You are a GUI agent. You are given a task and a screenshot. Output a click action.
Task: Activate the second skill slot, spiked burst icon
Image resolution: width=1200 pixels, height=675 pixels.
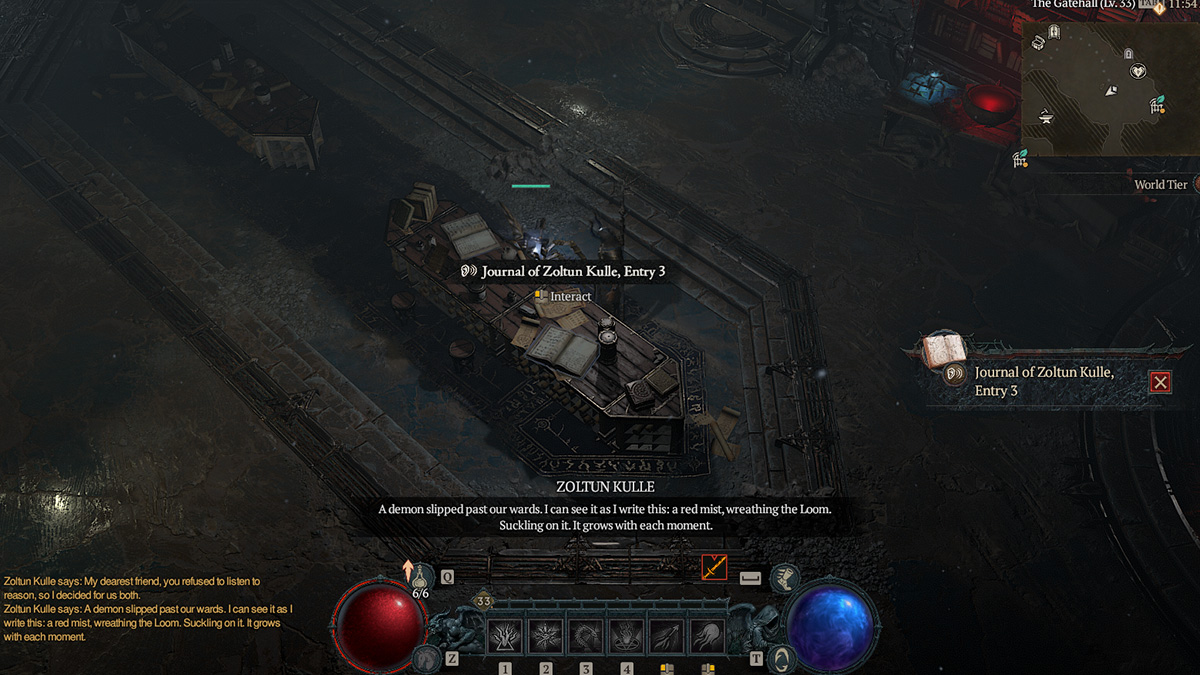(545, 636)
